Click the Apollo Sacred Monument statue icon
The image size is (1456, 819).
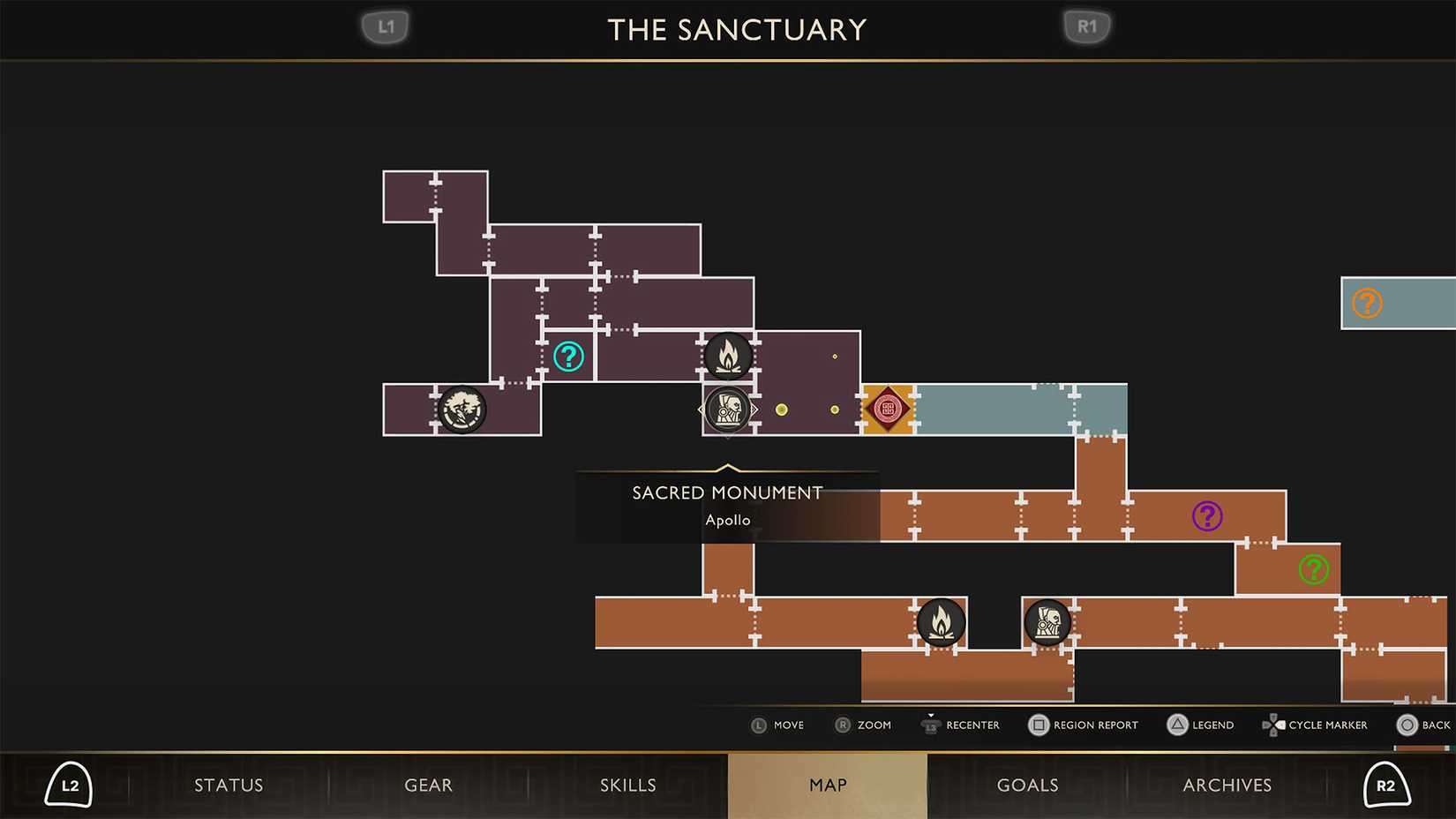point(727,409)
